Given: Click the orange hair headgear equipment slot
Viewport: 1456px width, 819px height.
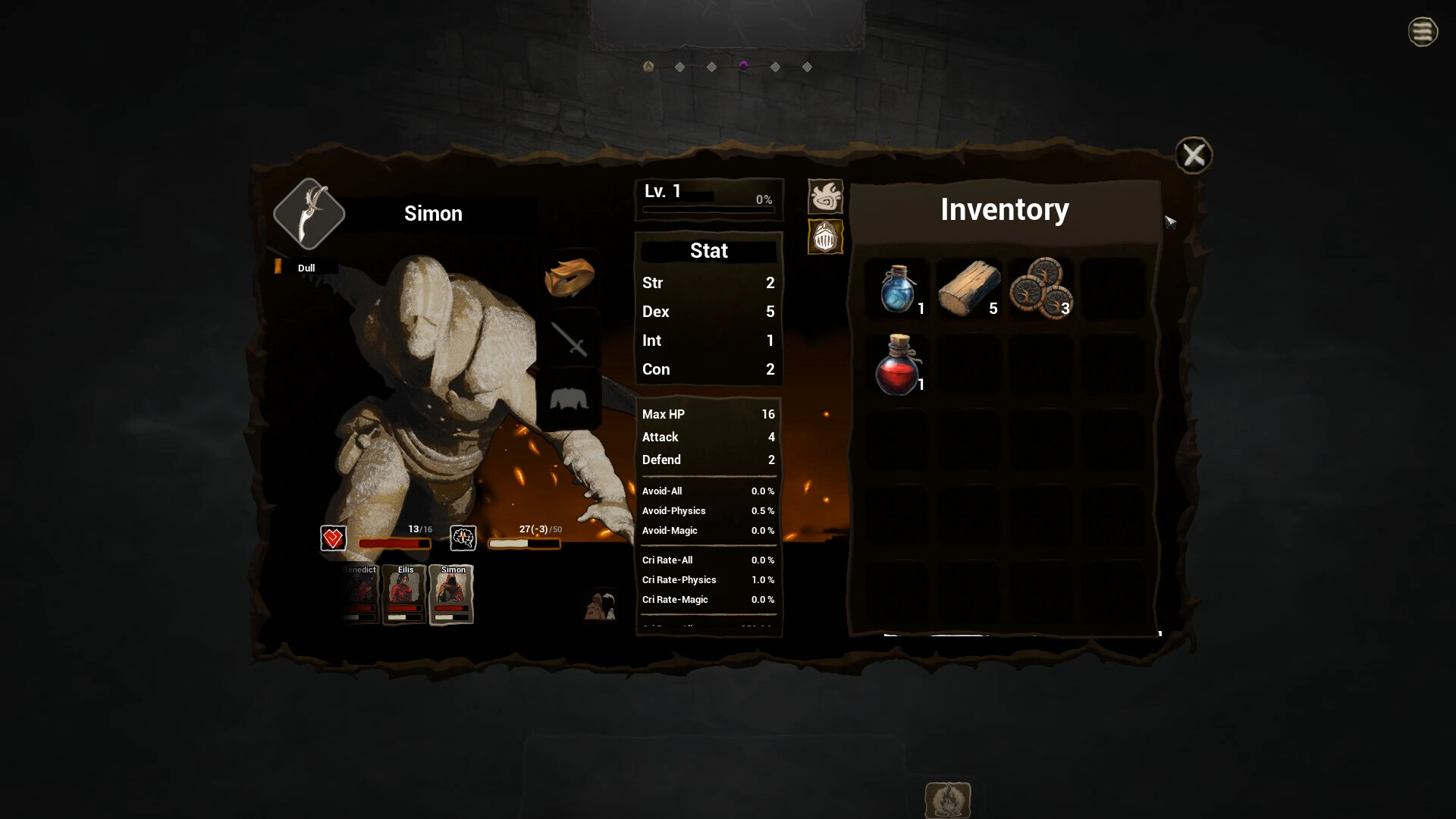Looking at the screenshot, I should 570,276.
